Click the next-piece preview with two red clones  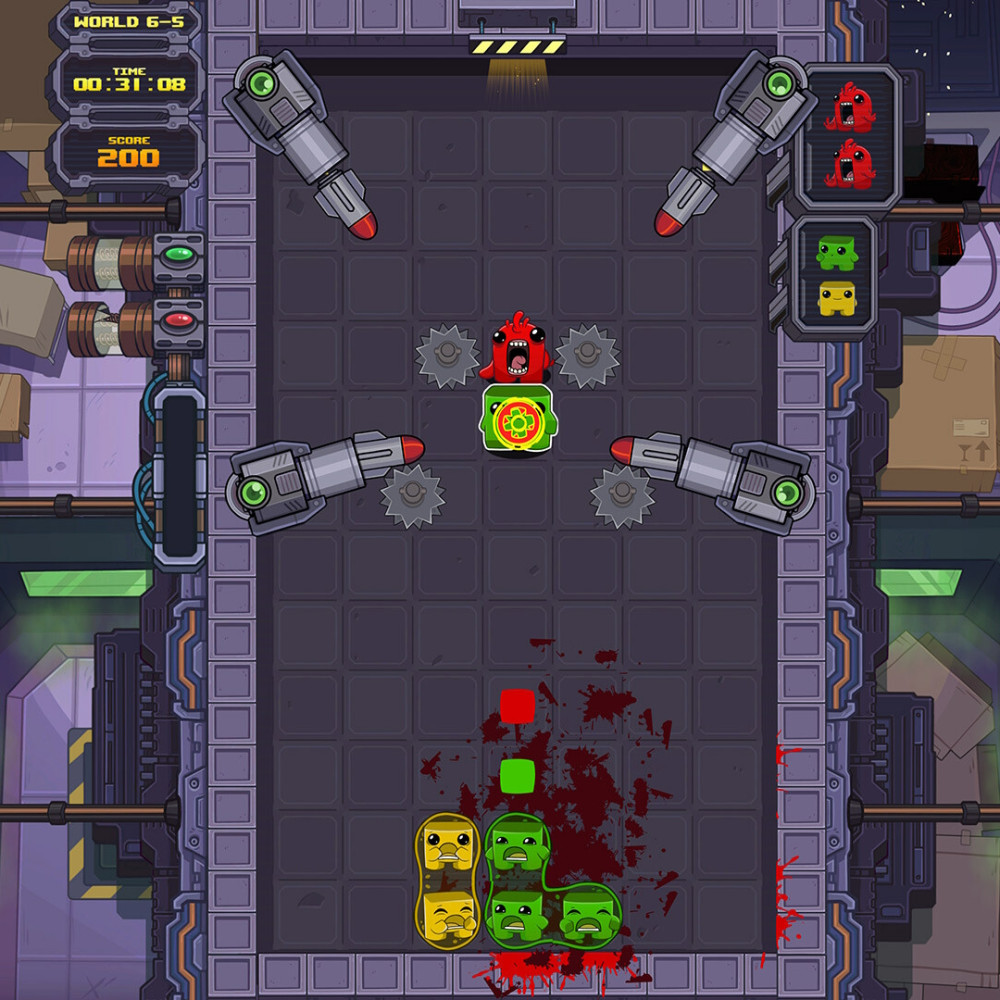pos(849,137)
